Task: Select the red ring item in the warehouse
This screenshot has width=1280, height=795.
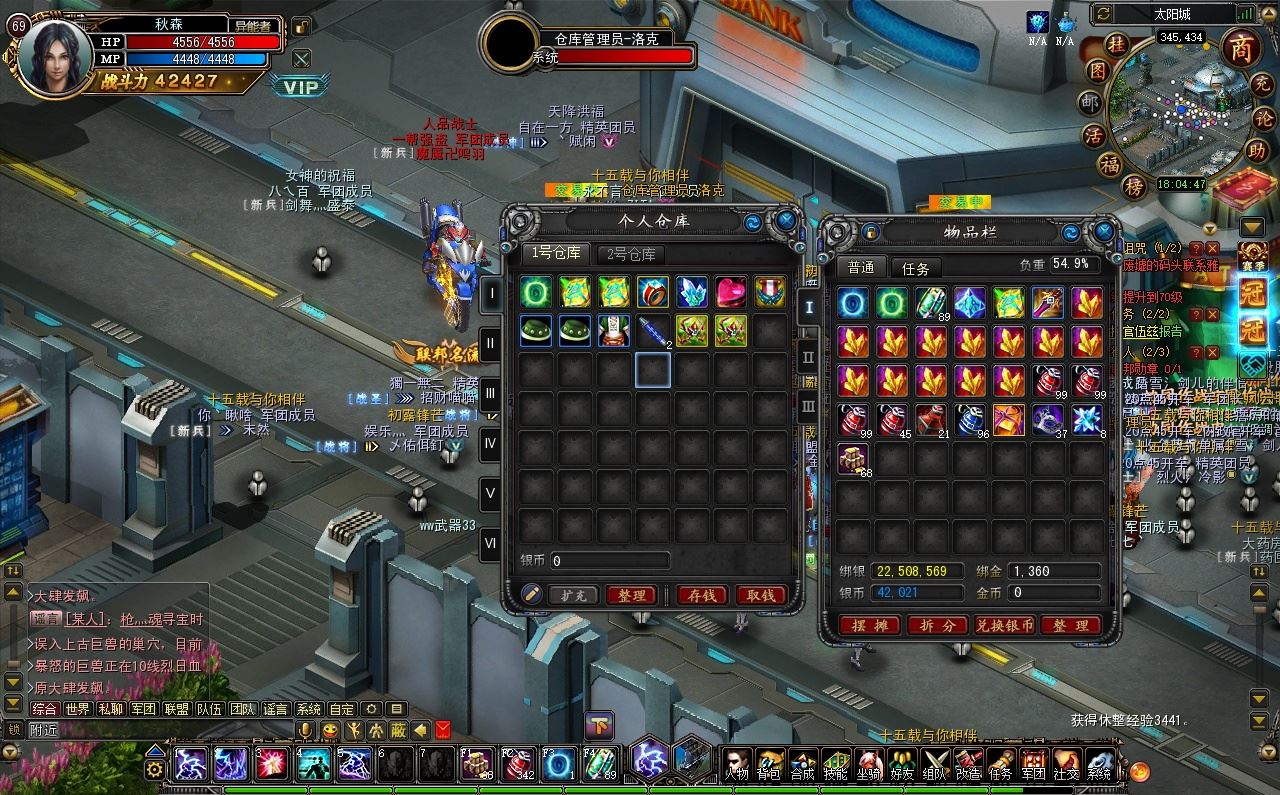Action: tap(652, 292)
